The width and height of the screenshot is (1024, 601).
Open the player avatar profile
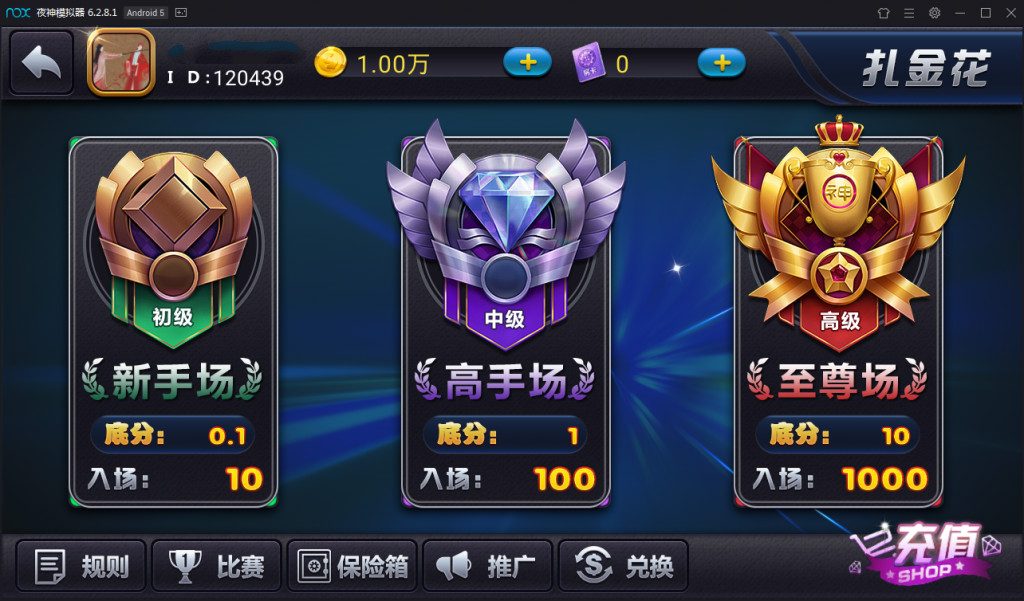tap(120, 63)
